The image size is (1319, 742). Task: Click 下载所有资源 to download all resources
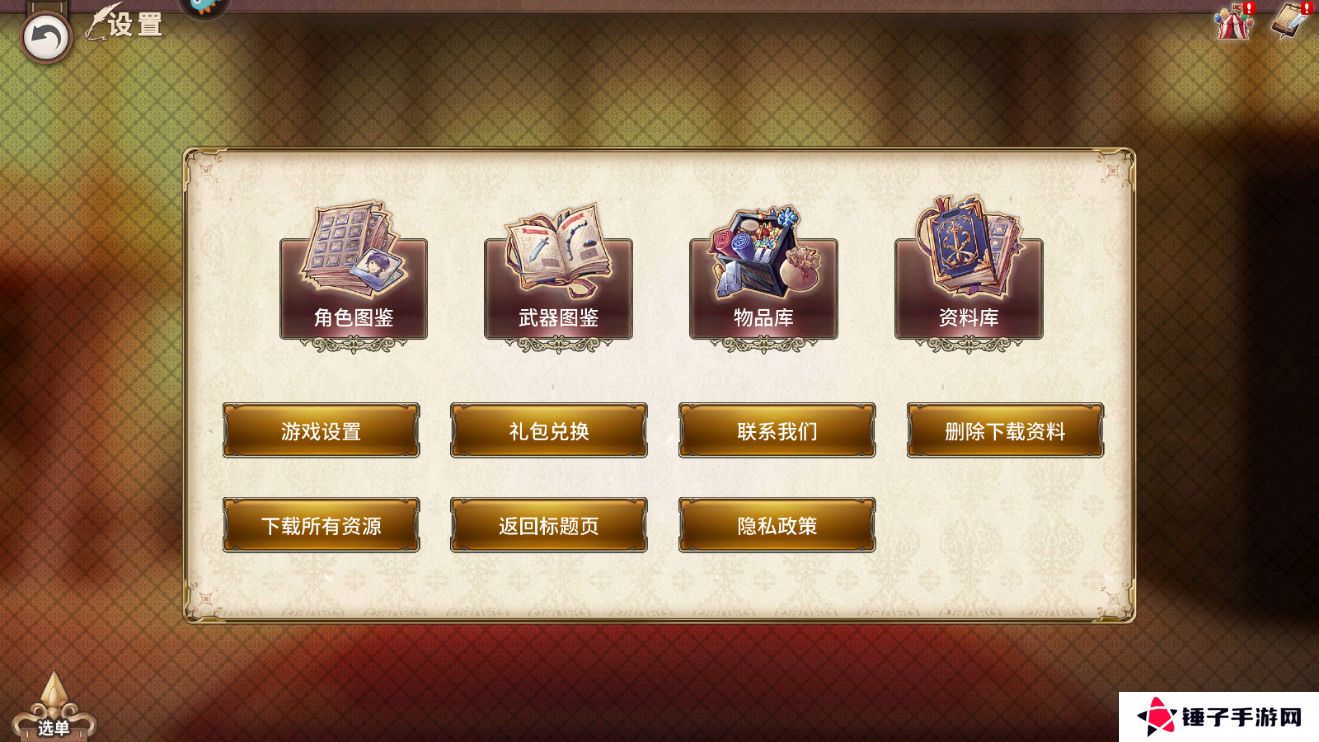click(321, 524)
